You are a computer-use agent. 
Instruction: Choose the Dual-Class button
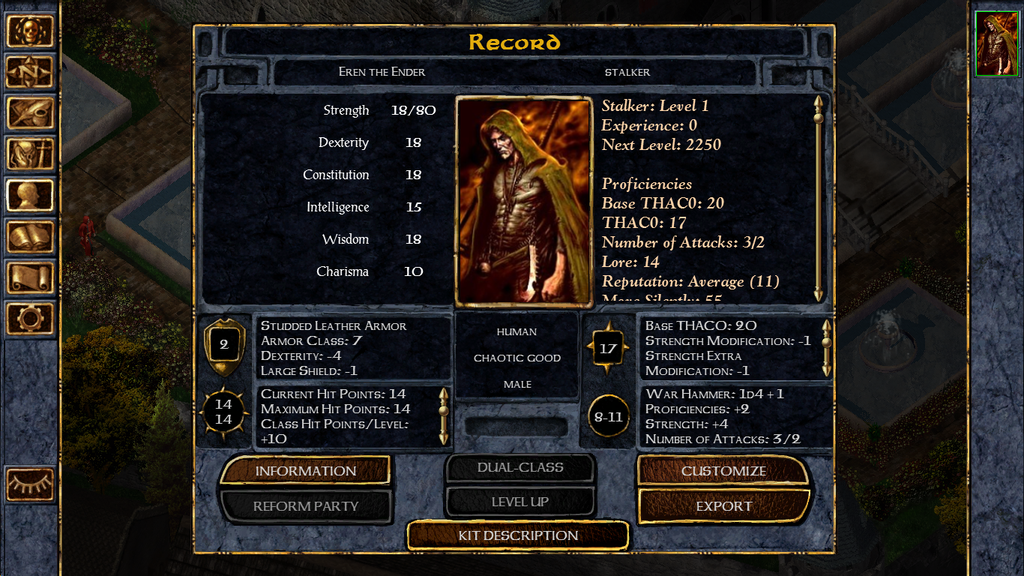click(520, 467)
